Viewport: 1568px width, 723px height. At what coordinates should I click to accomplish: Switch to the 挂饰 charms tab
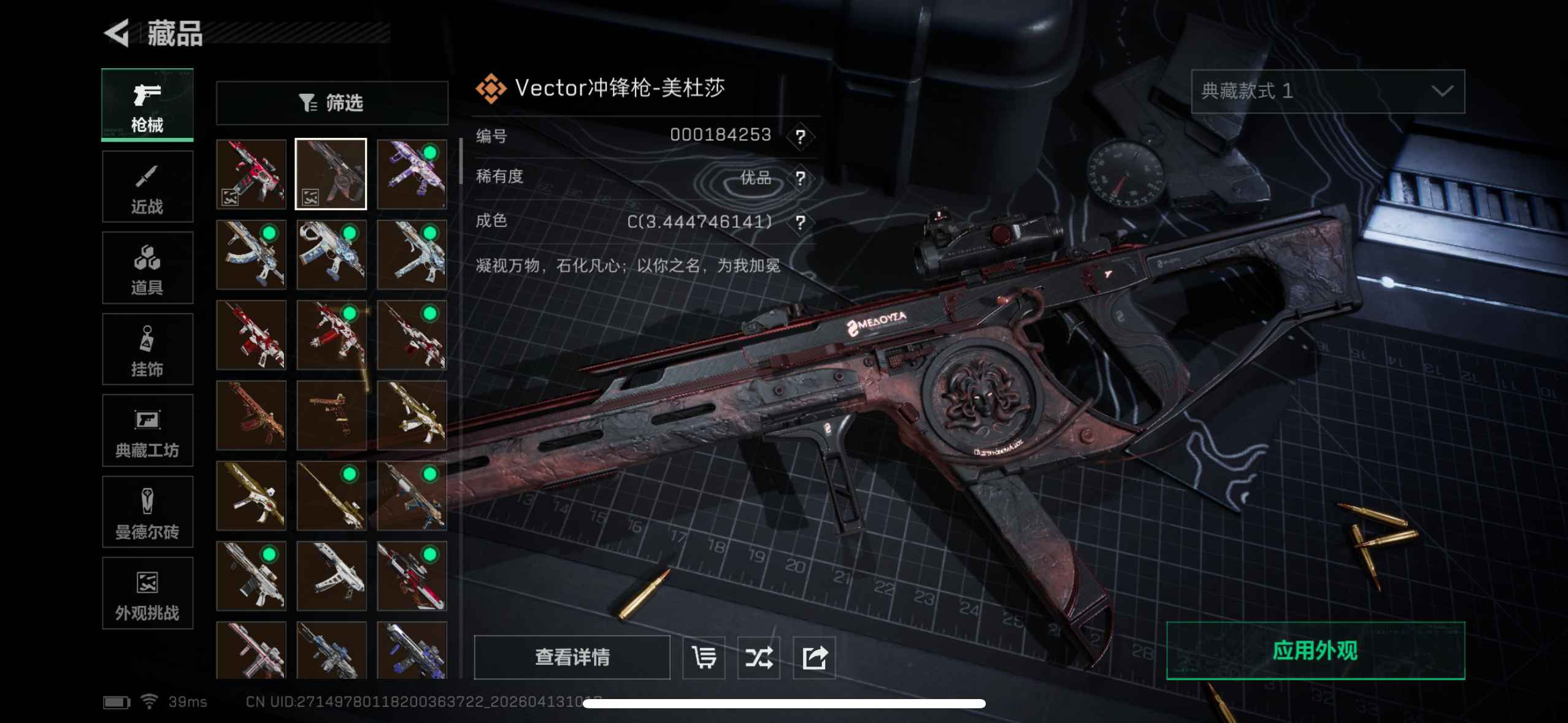coord(147,350)
